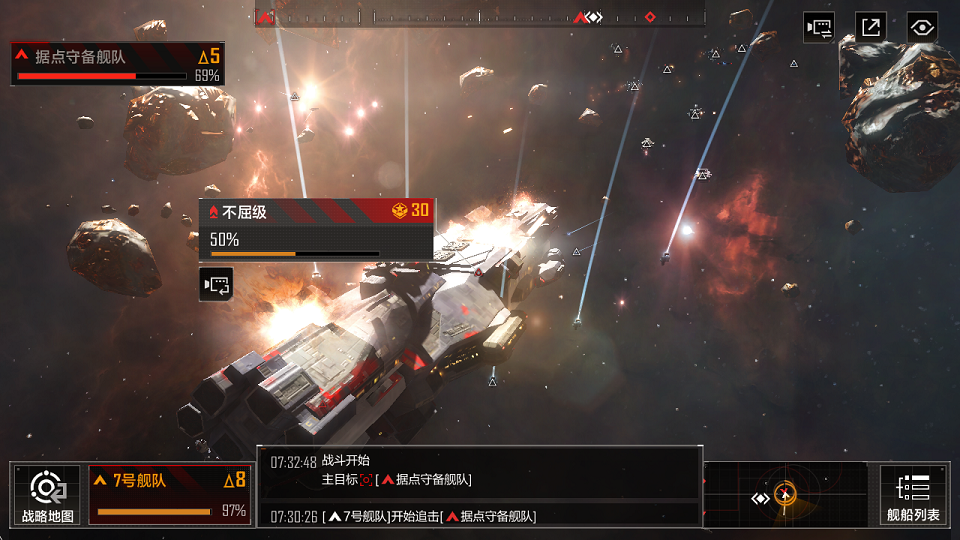Select the 7号舰队 fleet panel
The height and width of the screenshot is (540, 960).
coord(169,494)
